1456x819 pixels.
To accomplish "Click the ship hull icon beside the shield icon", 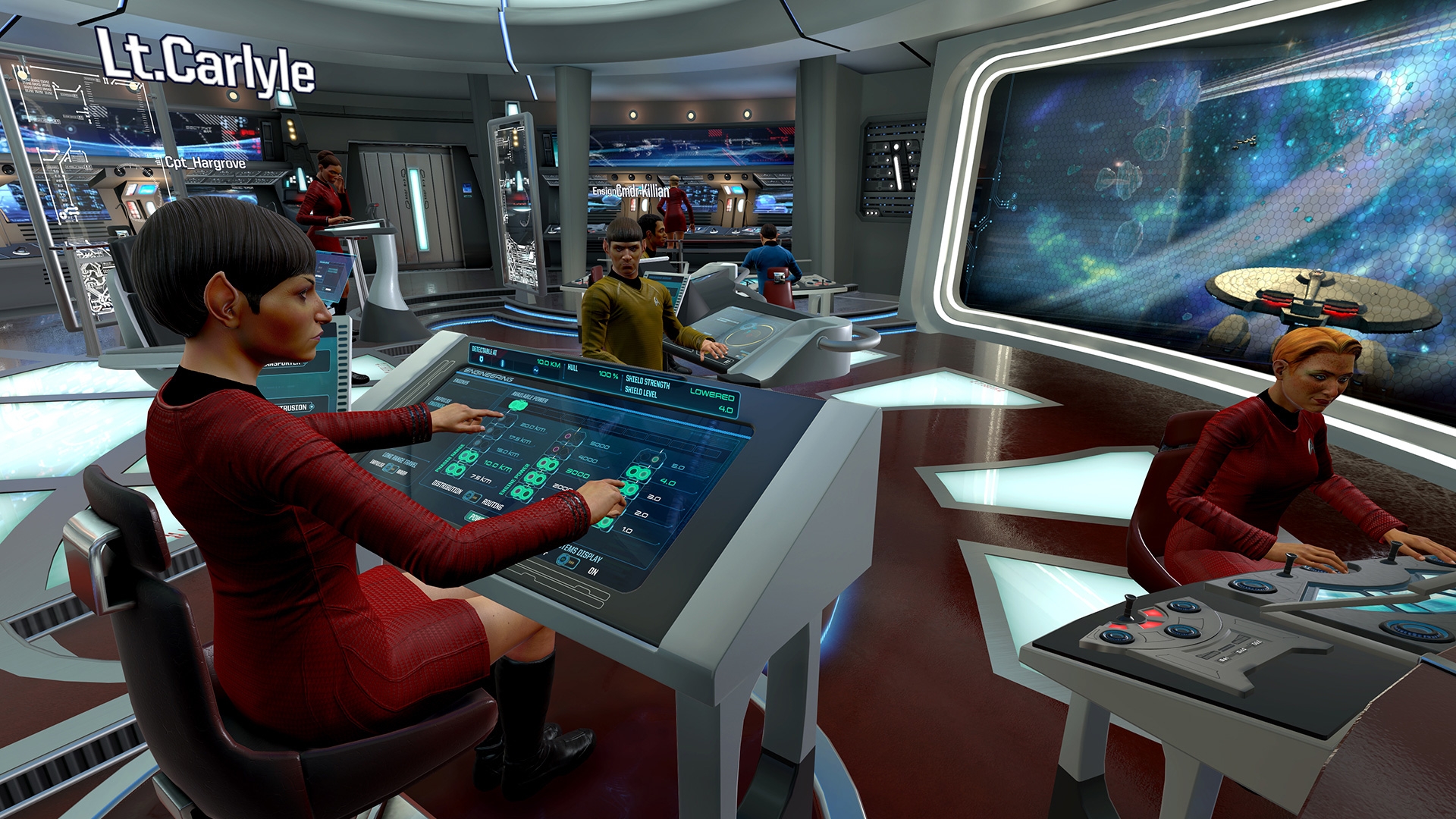I will point(502,362).
